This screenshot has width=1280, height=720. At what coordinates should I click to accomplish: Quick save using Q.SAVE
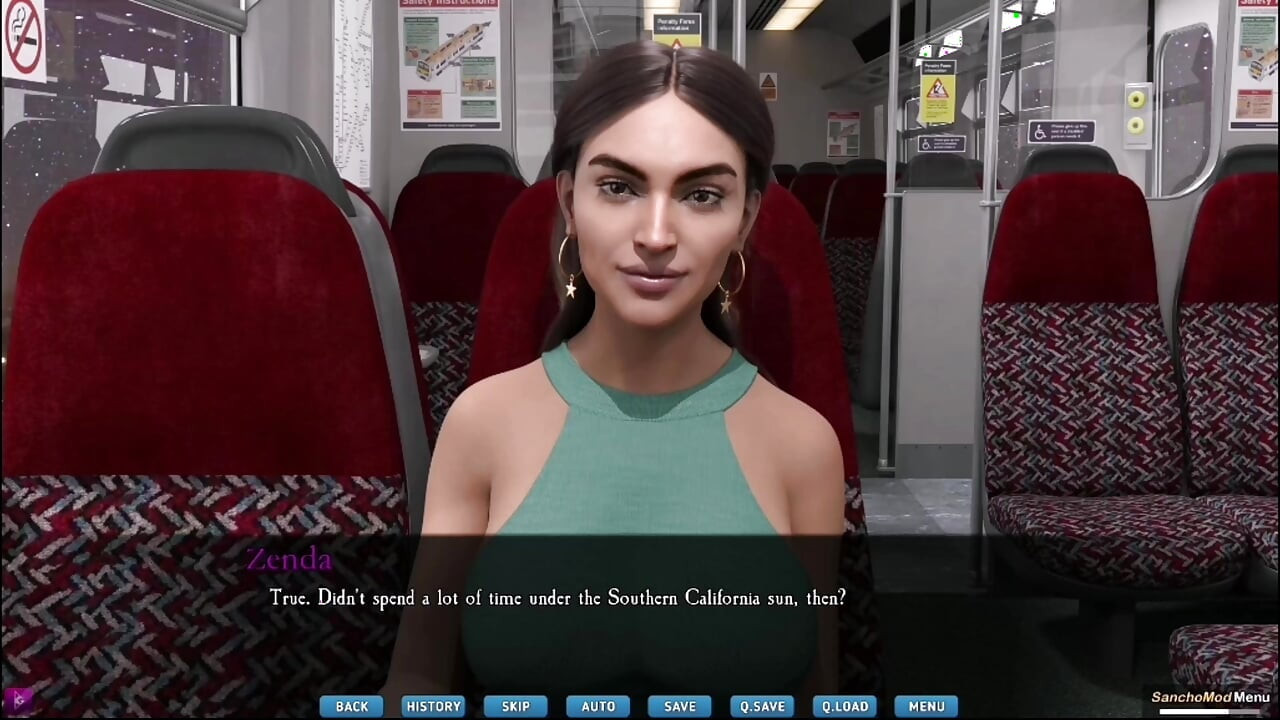[x=761, y=706]
